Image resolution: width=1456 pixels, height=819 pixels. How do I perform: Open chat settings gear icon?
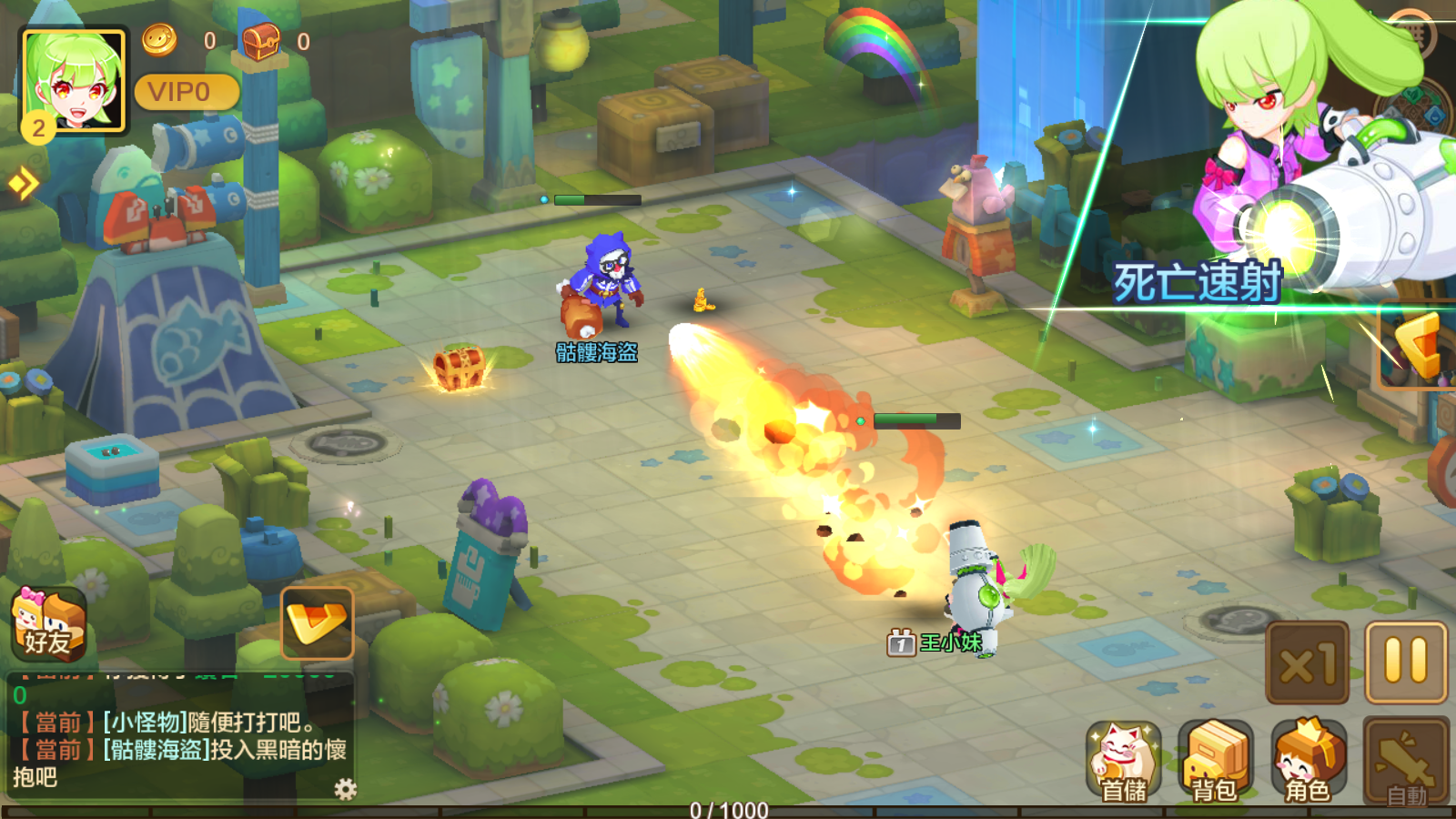click(x=345, y=788)
